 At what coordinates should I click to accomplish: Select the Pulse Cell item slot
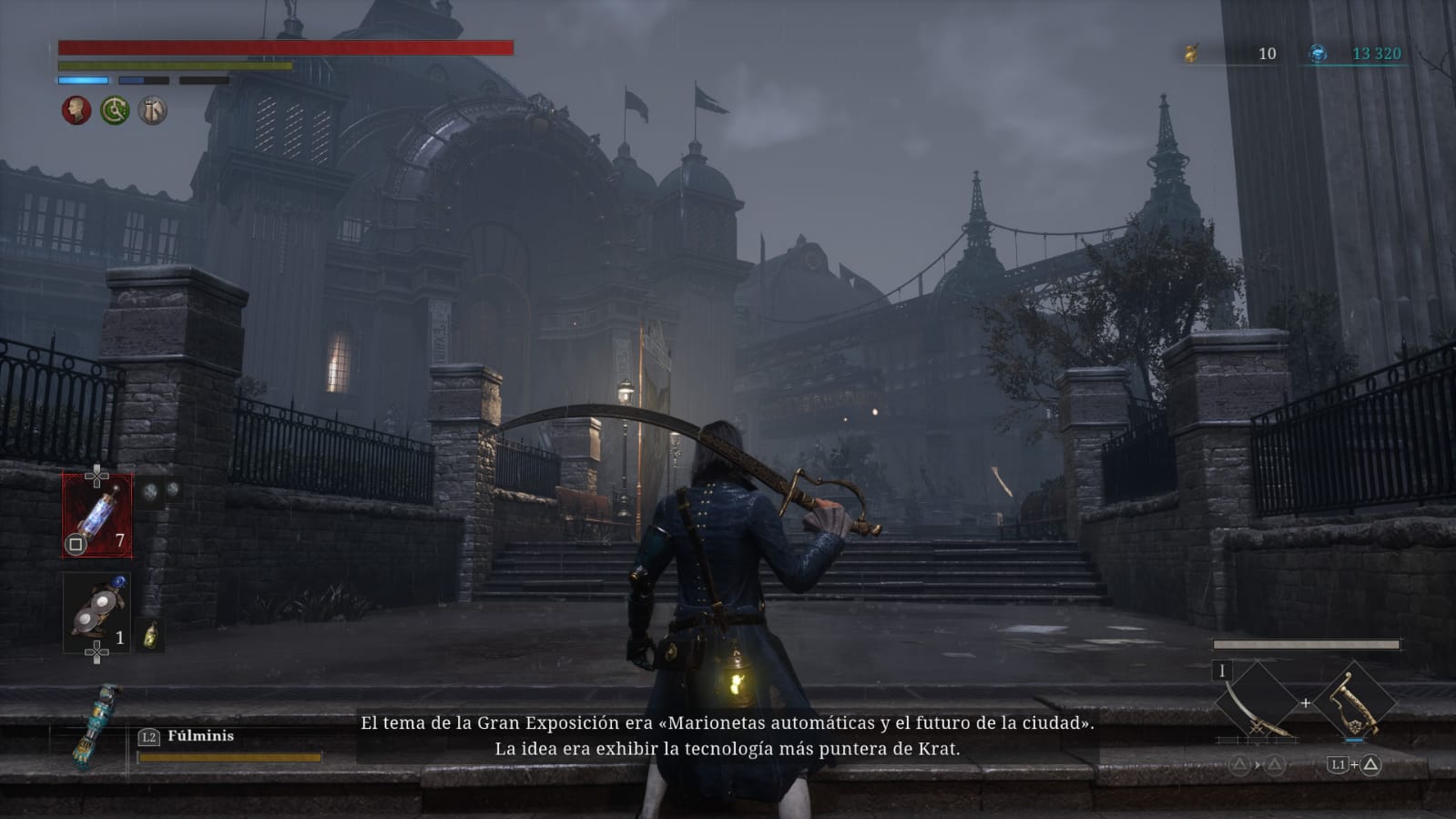(x=97, y=516)
